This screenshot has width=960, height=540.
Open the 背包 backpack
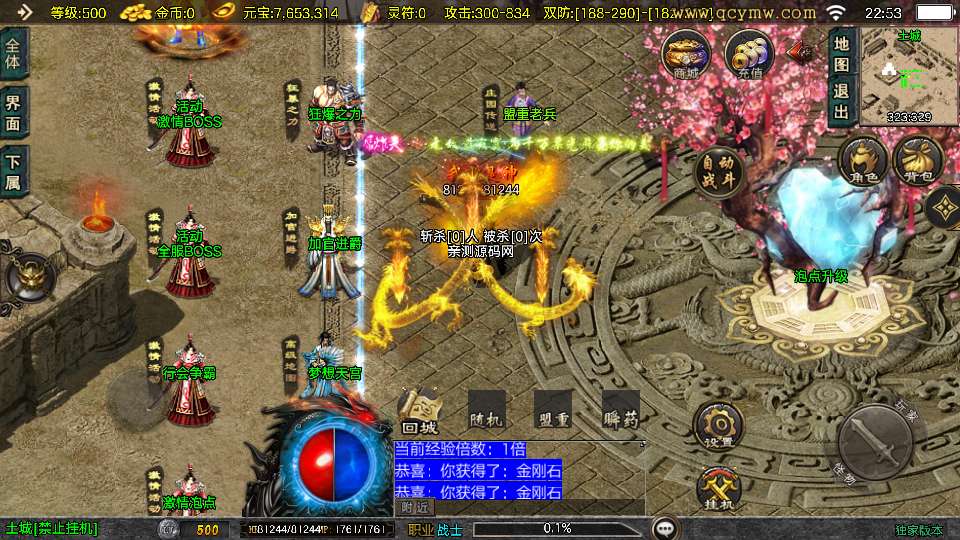coord(916,161)
